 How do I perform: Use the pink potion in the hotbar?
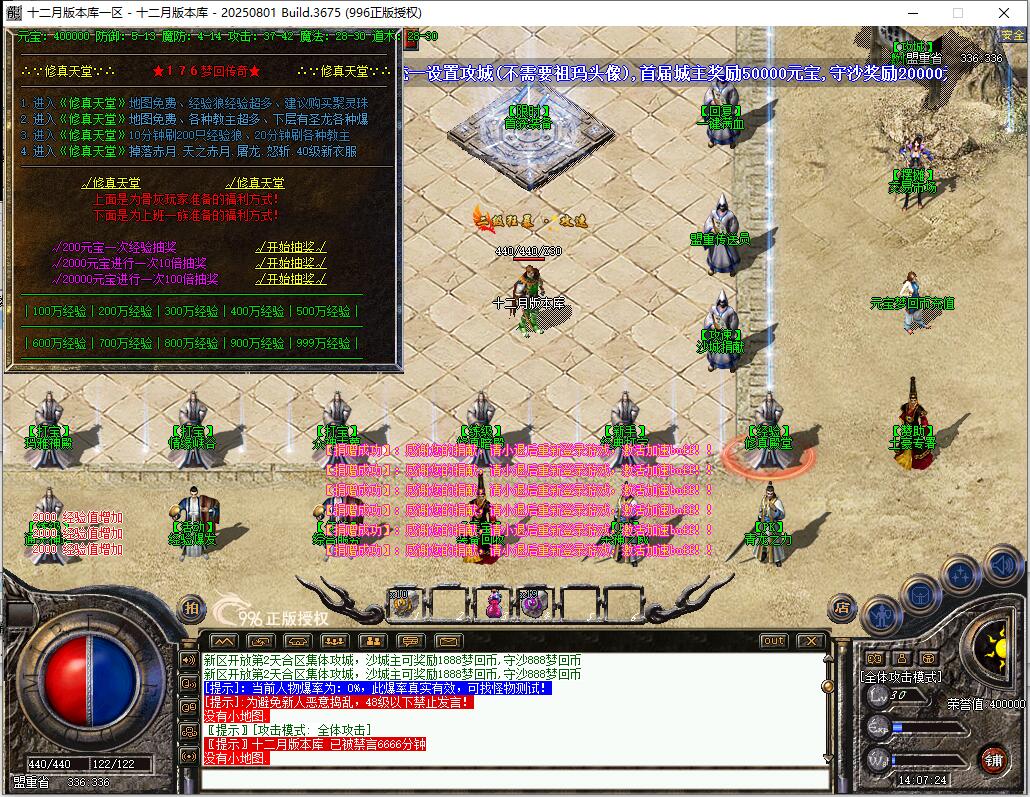click(493, 604)
